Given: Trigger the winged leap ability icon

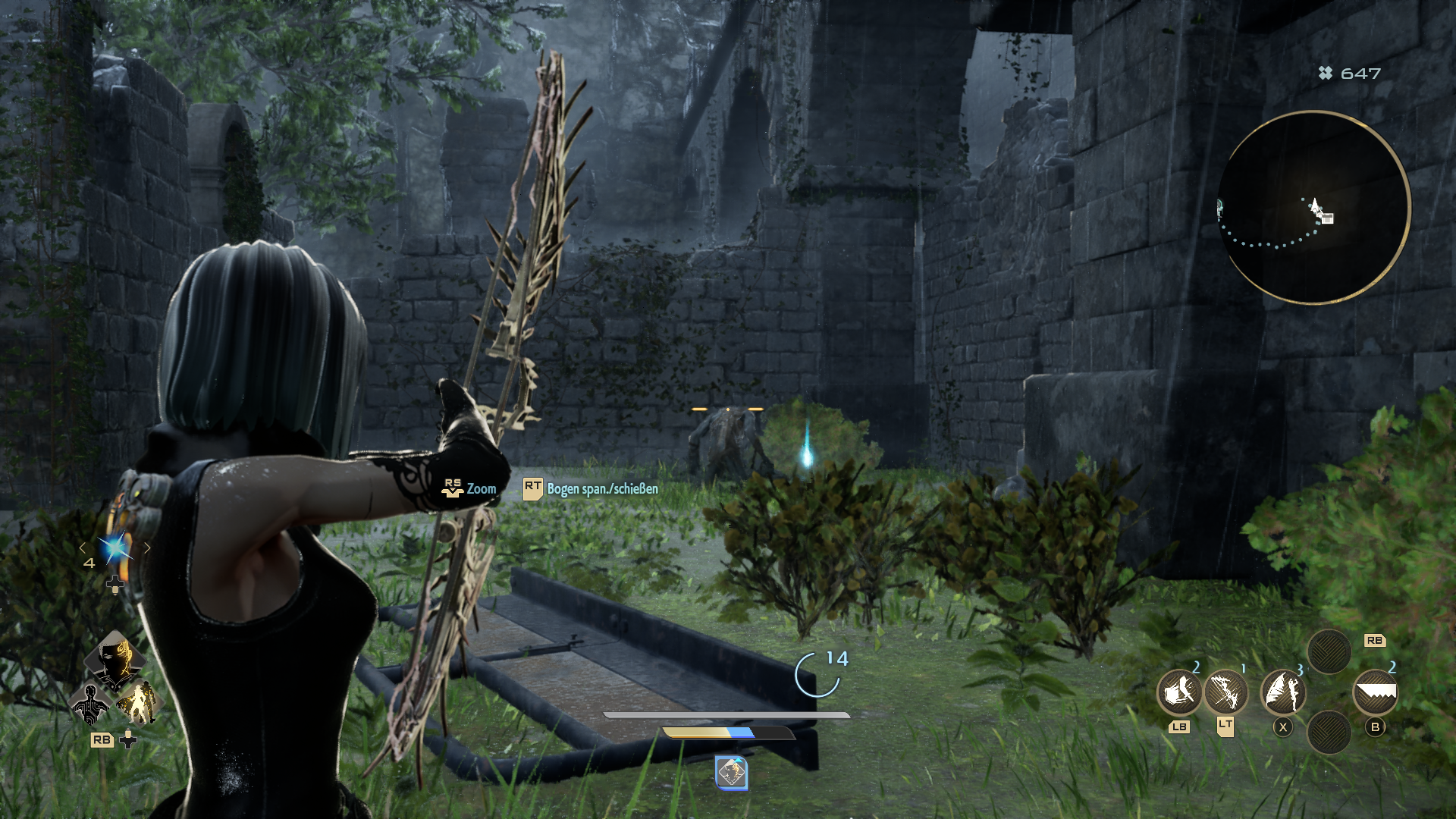Looking at the screenshot, I should tap(1282, 692).
